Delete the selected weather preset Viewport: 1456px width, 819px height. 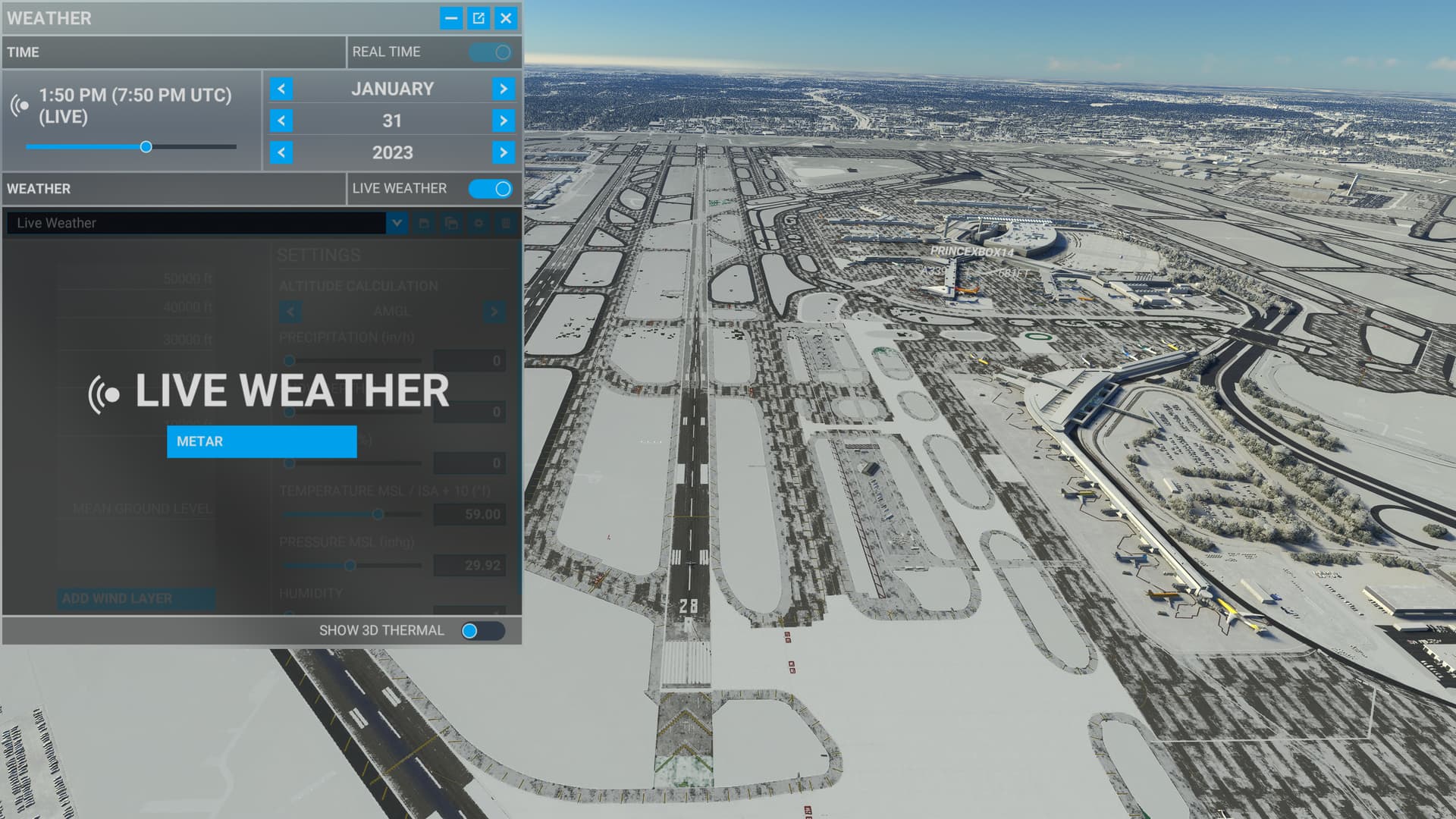pos(505,224)
